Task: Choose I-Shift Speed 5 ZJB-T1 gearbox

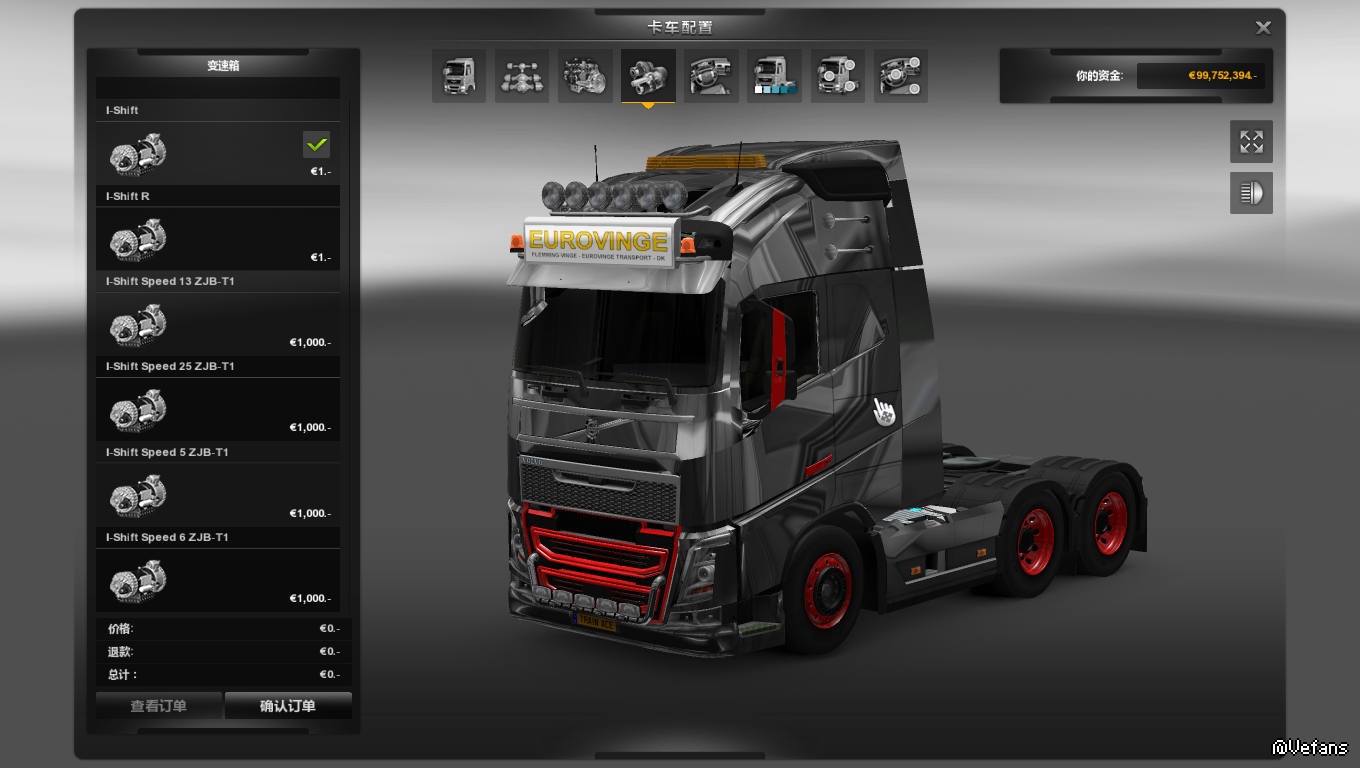Action: pyautogui.click(x=218, y=495)
